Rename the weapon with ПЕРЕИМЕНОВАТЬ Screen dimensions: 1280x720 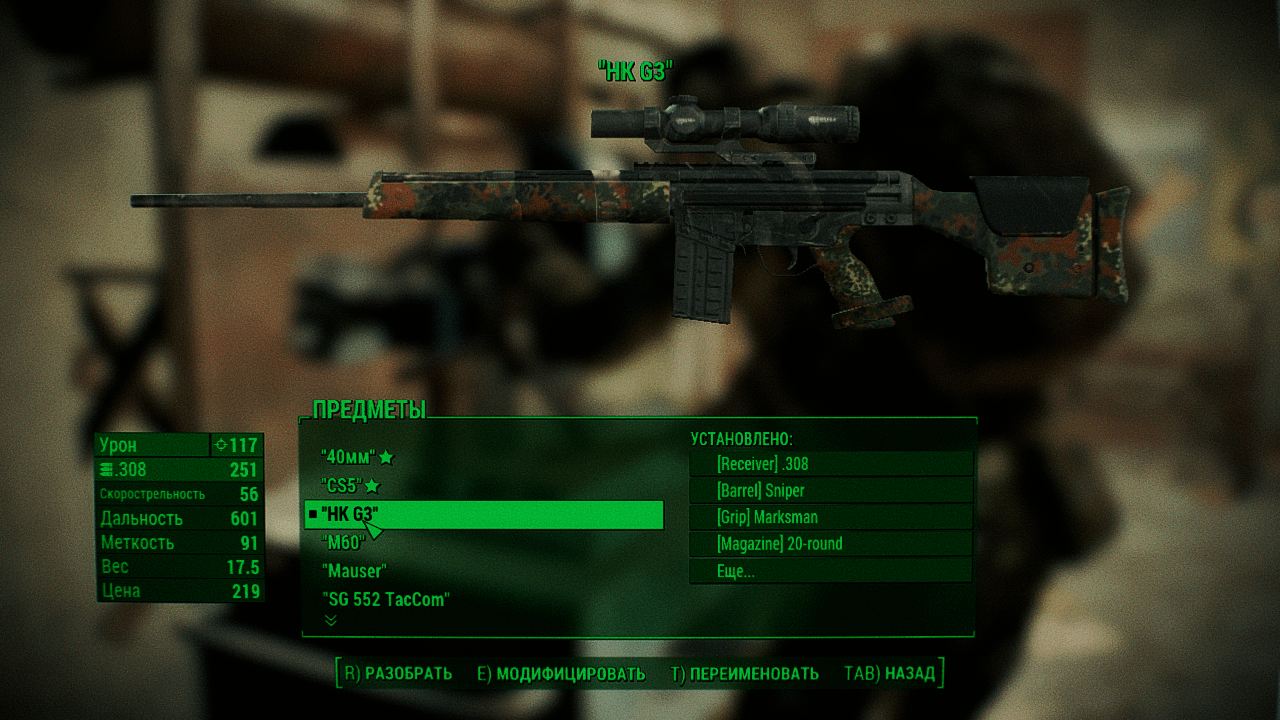[745, 674]
